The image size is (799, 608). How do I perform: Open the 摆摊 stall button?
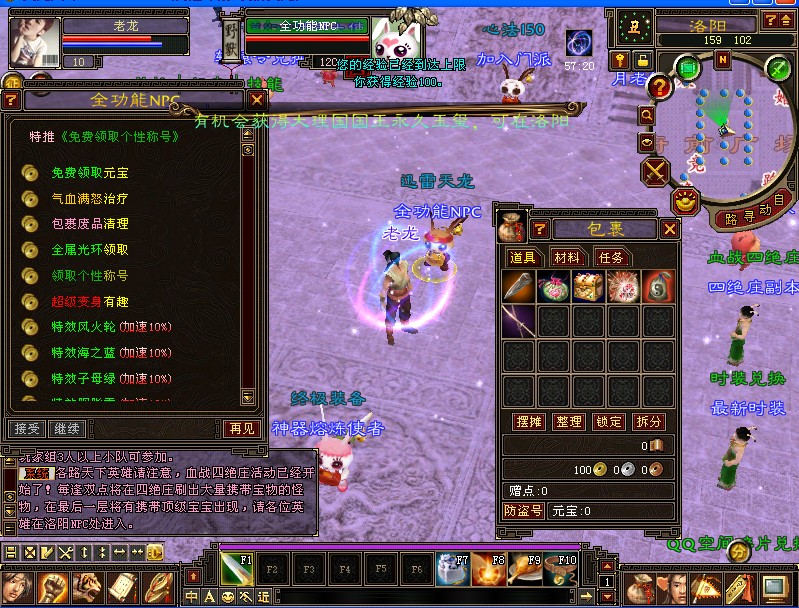[527, 422]
